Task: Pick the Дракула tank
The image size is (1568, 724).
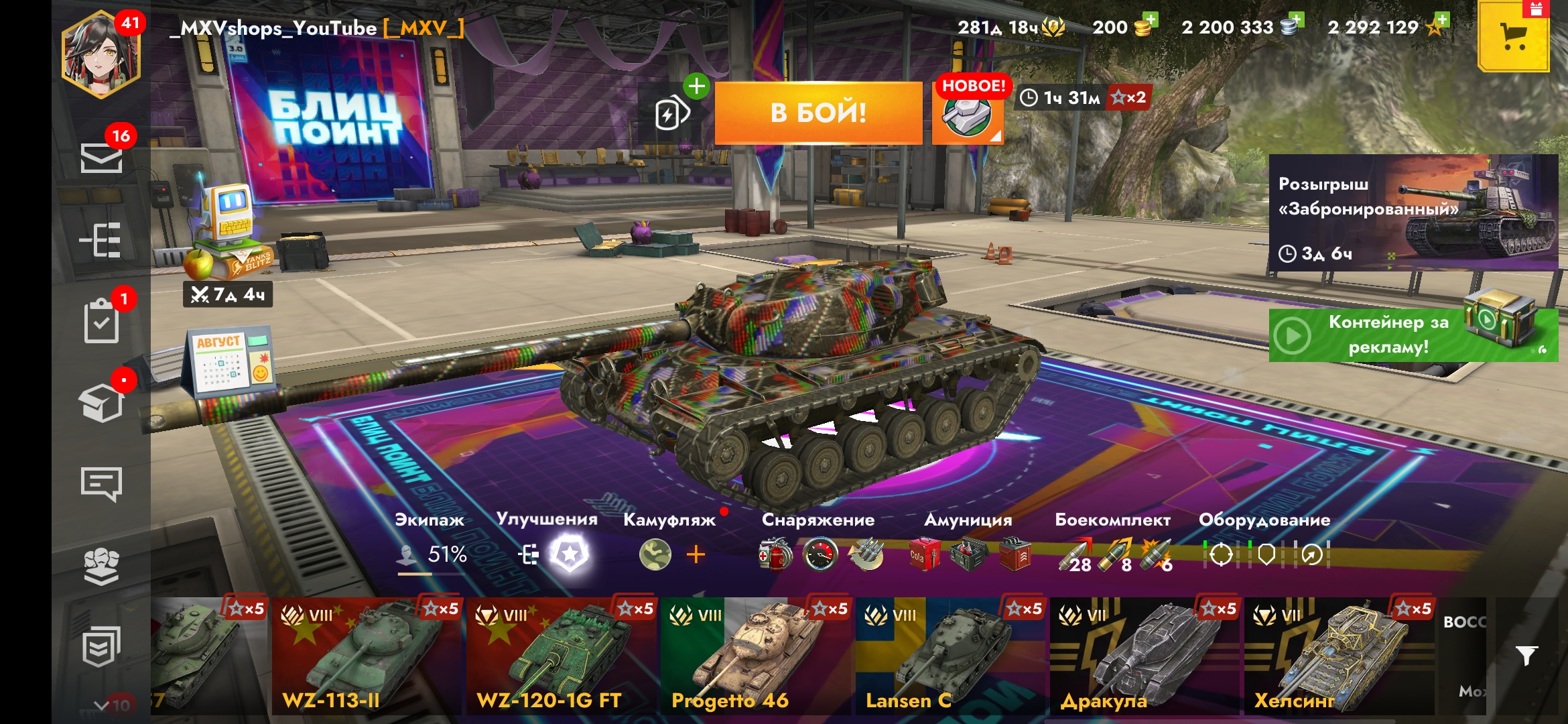Action: click(1144, 656)
